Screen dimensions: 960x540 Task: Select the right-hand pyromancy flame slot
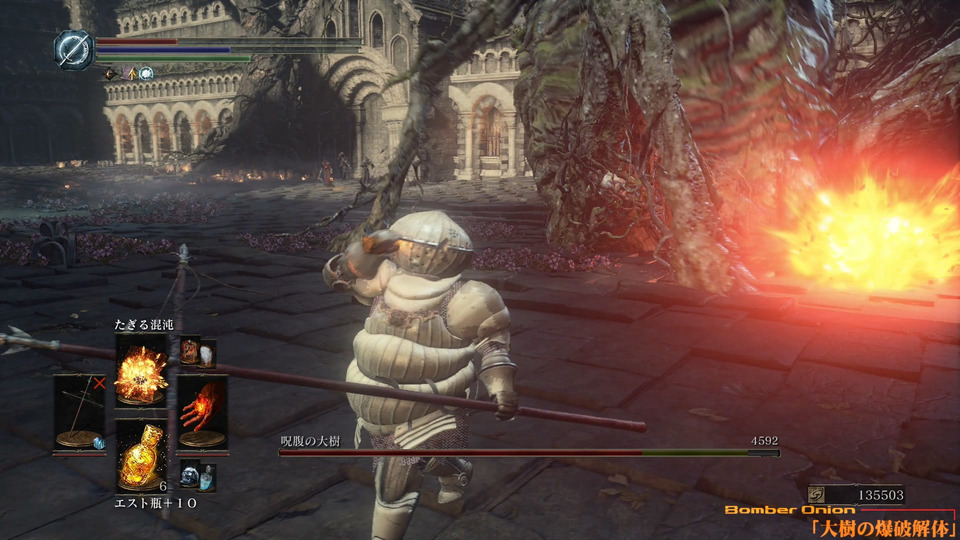[x=202, y=411]
